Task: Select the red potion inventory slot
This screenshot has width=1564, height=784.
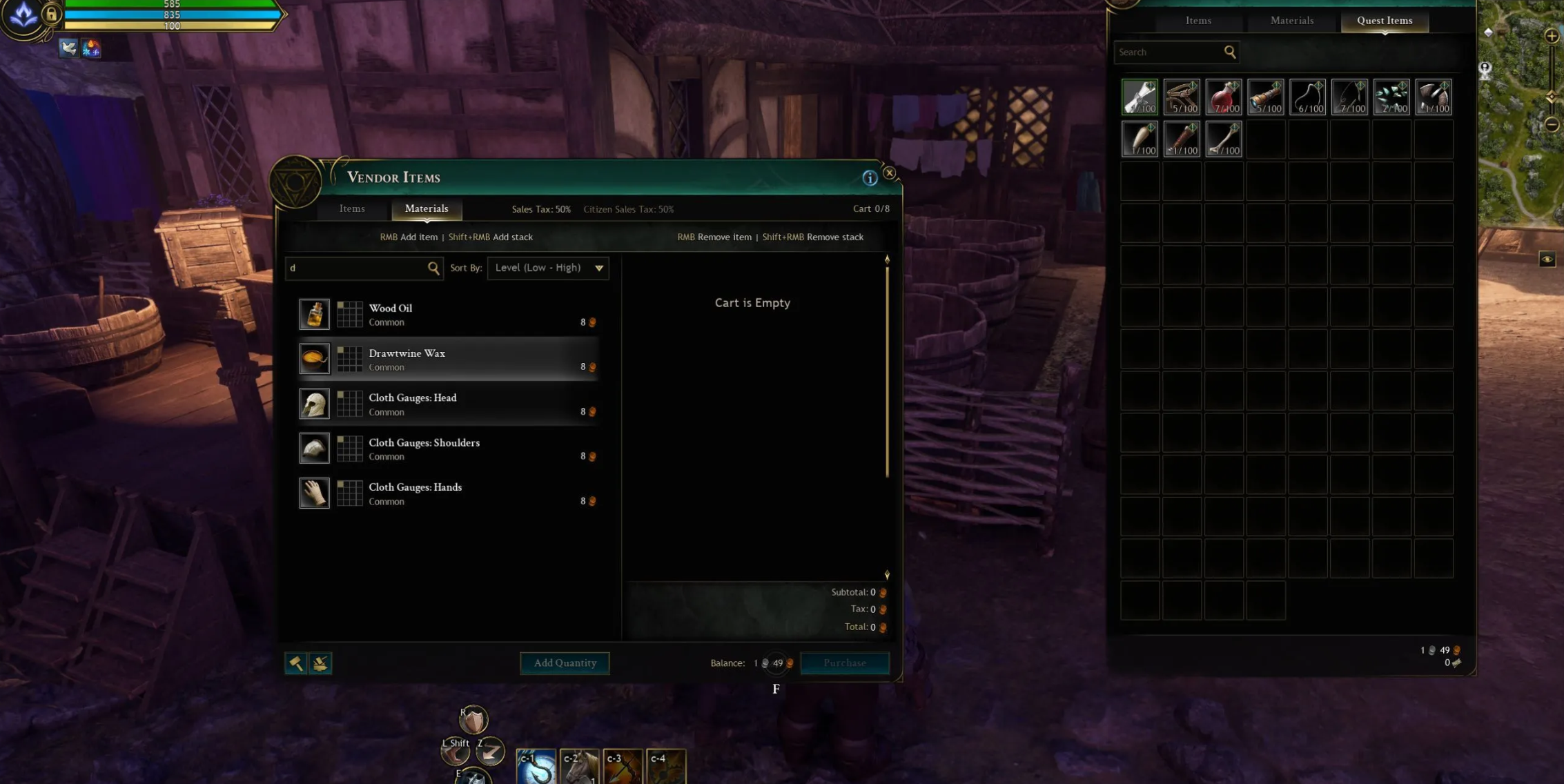Action: tap(1223, 97)
